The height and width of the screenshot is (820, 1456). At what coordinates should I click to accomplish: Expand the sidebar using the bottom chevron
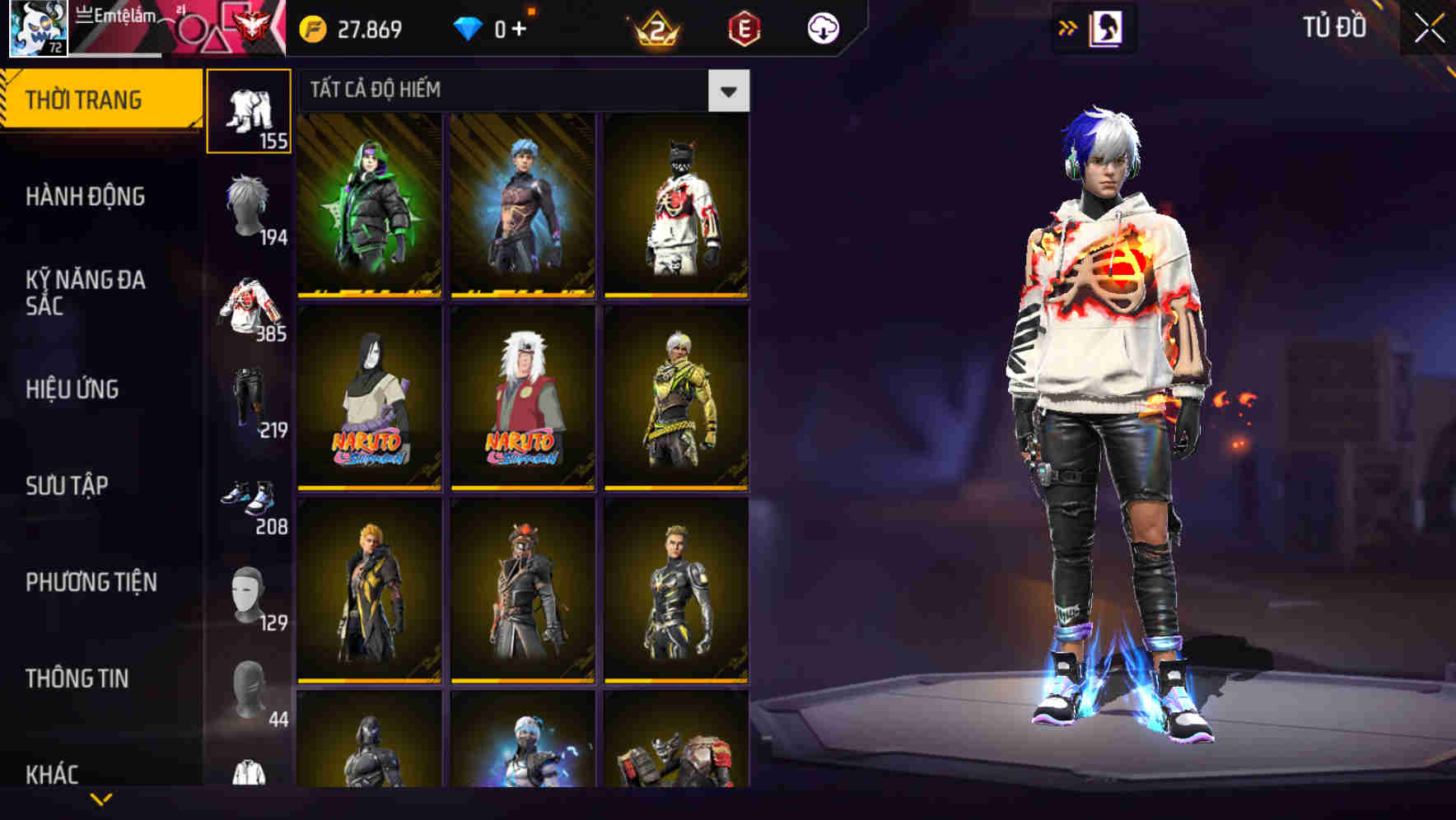[x=100, y=799]
